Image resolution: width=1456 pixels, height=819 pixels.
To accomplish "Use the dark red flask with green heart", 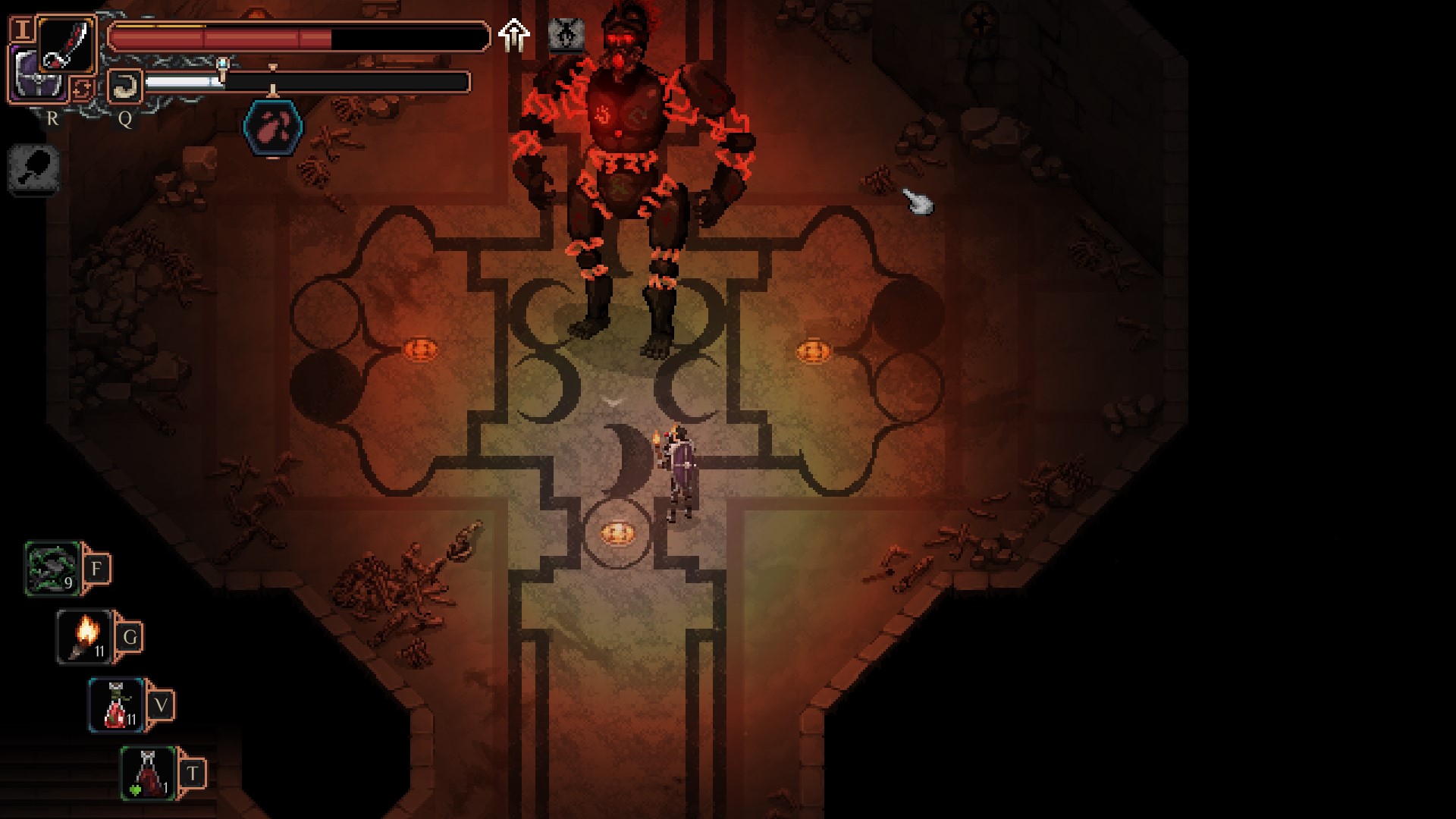I will [148, 773].
